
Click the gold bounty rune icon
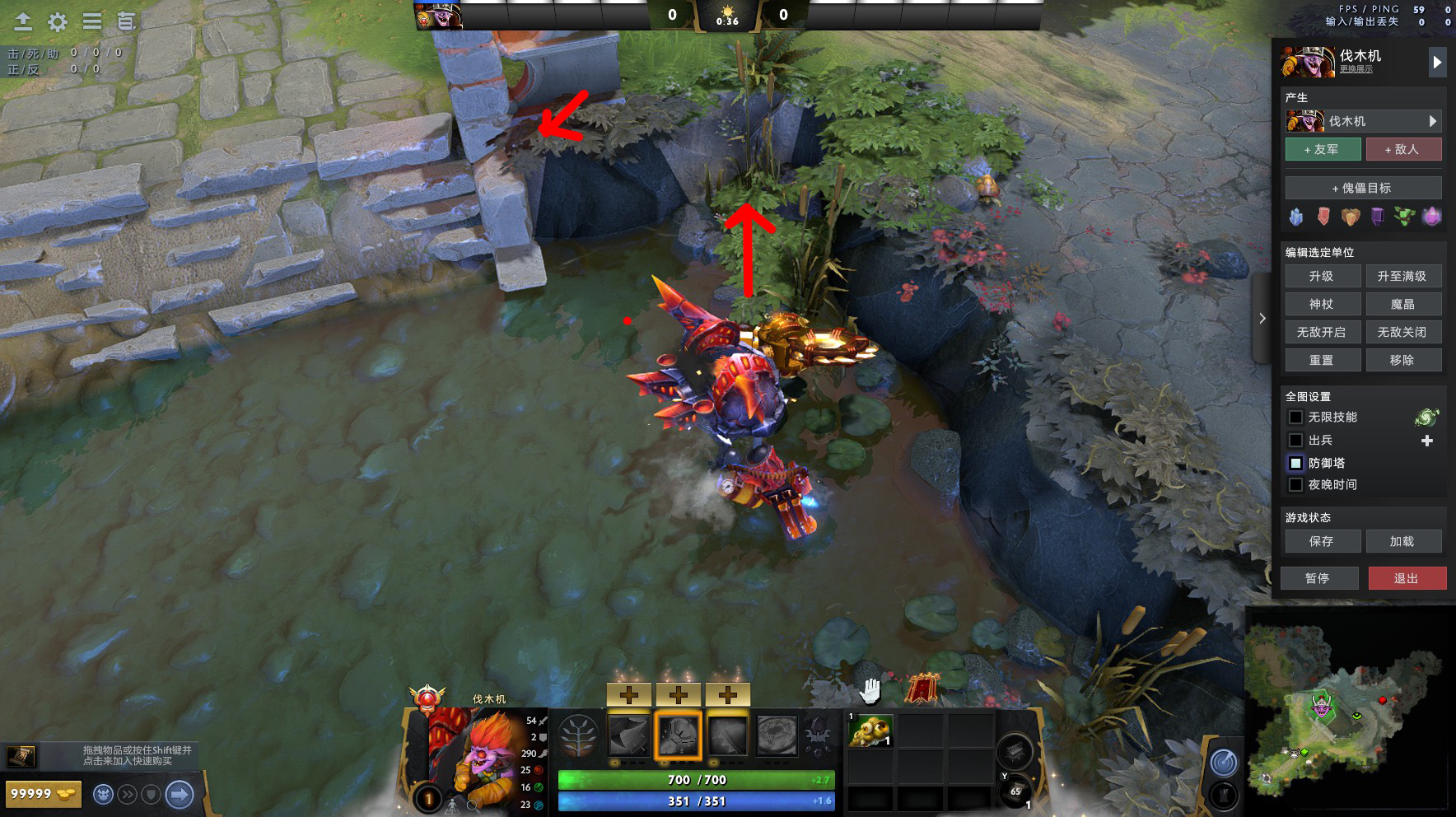(1349, 217)
